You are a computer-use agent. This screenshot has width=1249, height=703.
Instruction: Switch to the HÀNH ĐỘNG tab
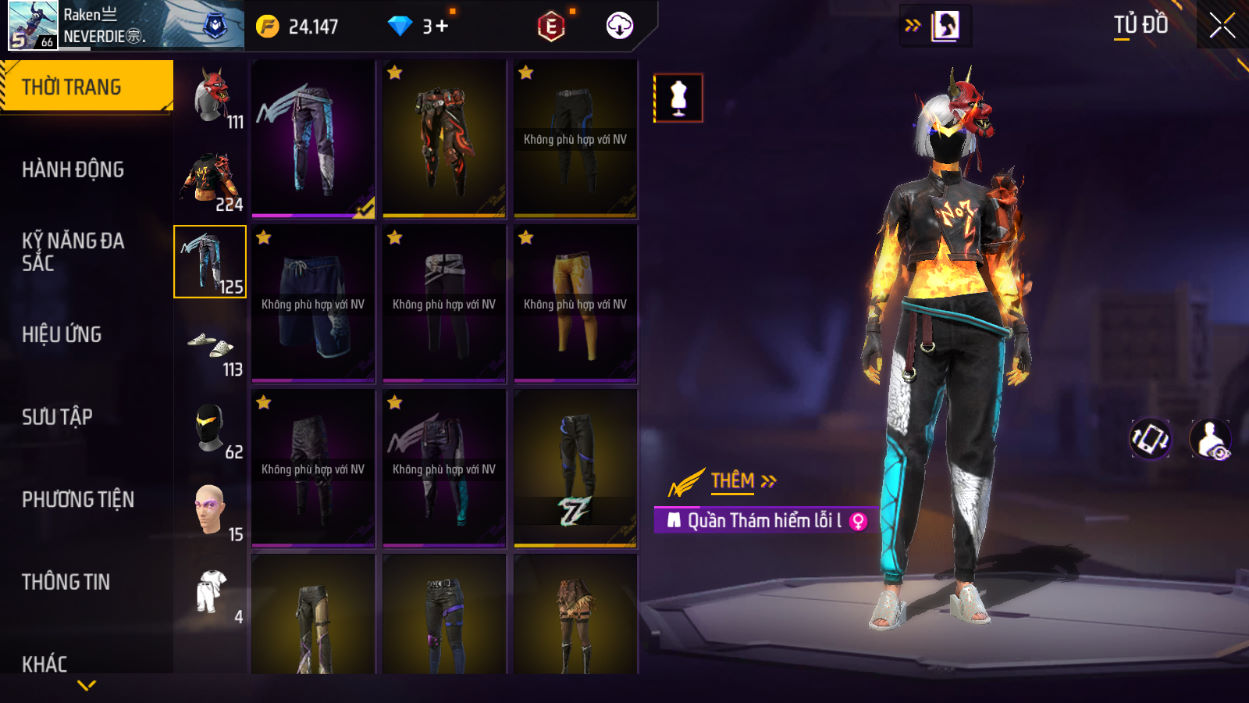click(x=73, y=170)
